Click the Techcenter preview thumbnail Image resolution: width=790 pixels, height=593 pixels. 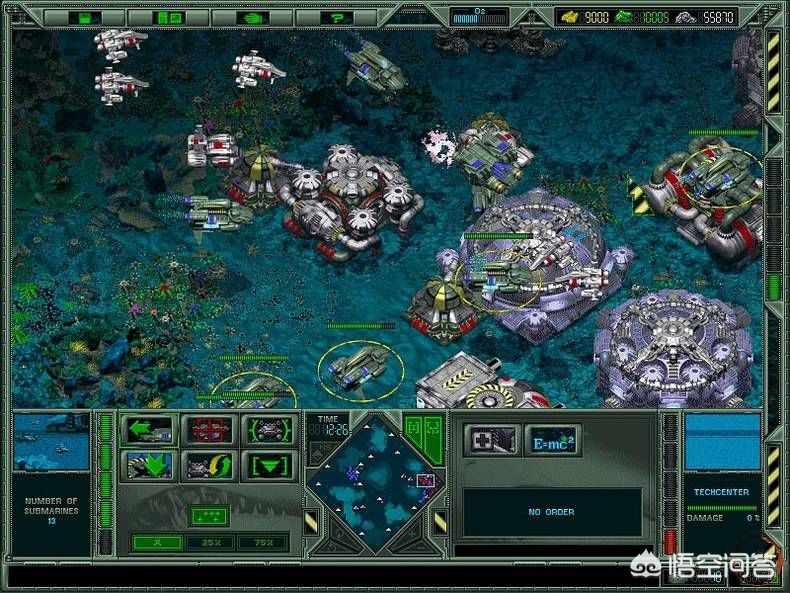(x=721, y=443)
